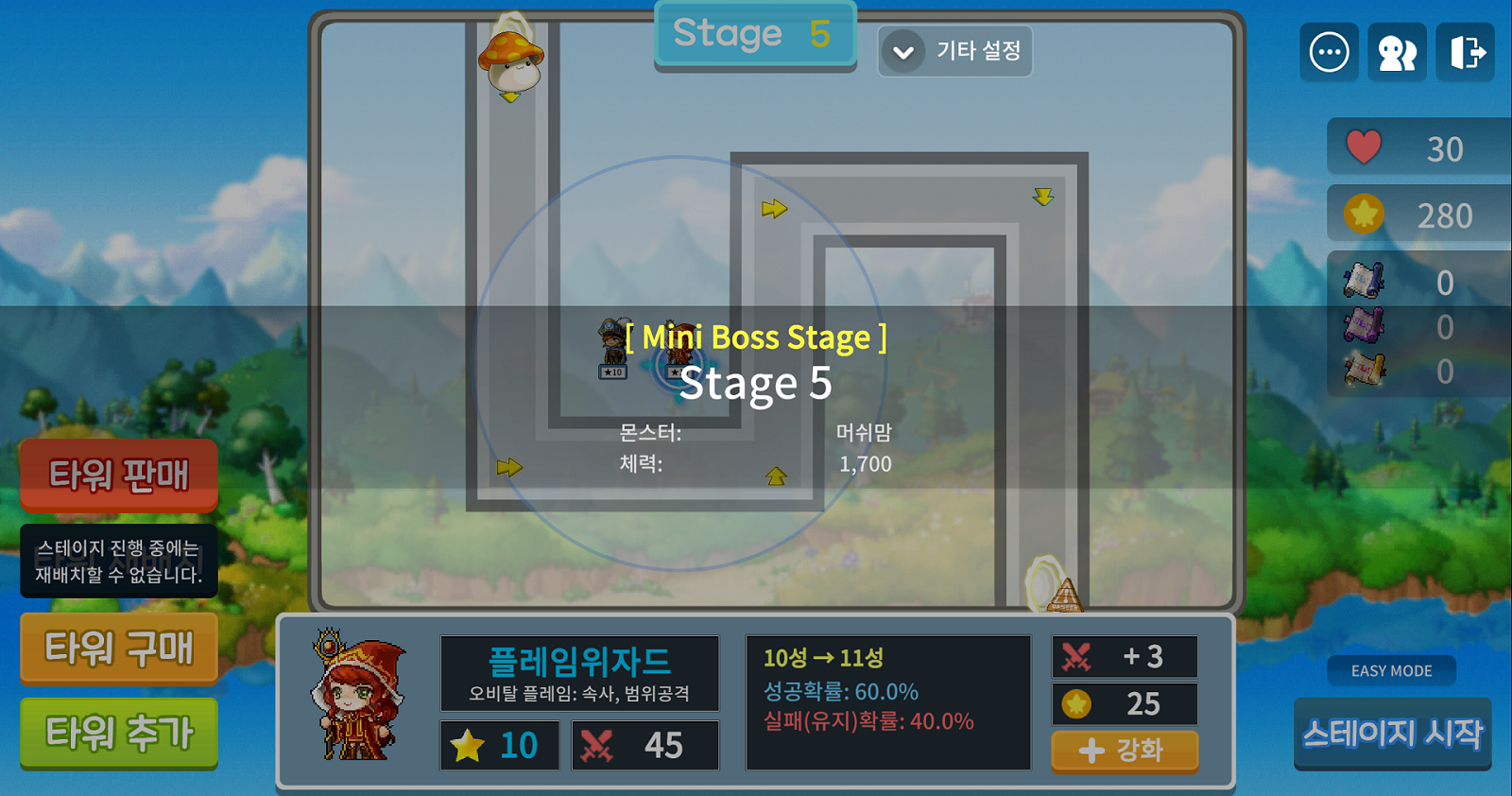Open the friends/players icon
The width and height of the screenshot is (1512, 796).
point(1397,52)
